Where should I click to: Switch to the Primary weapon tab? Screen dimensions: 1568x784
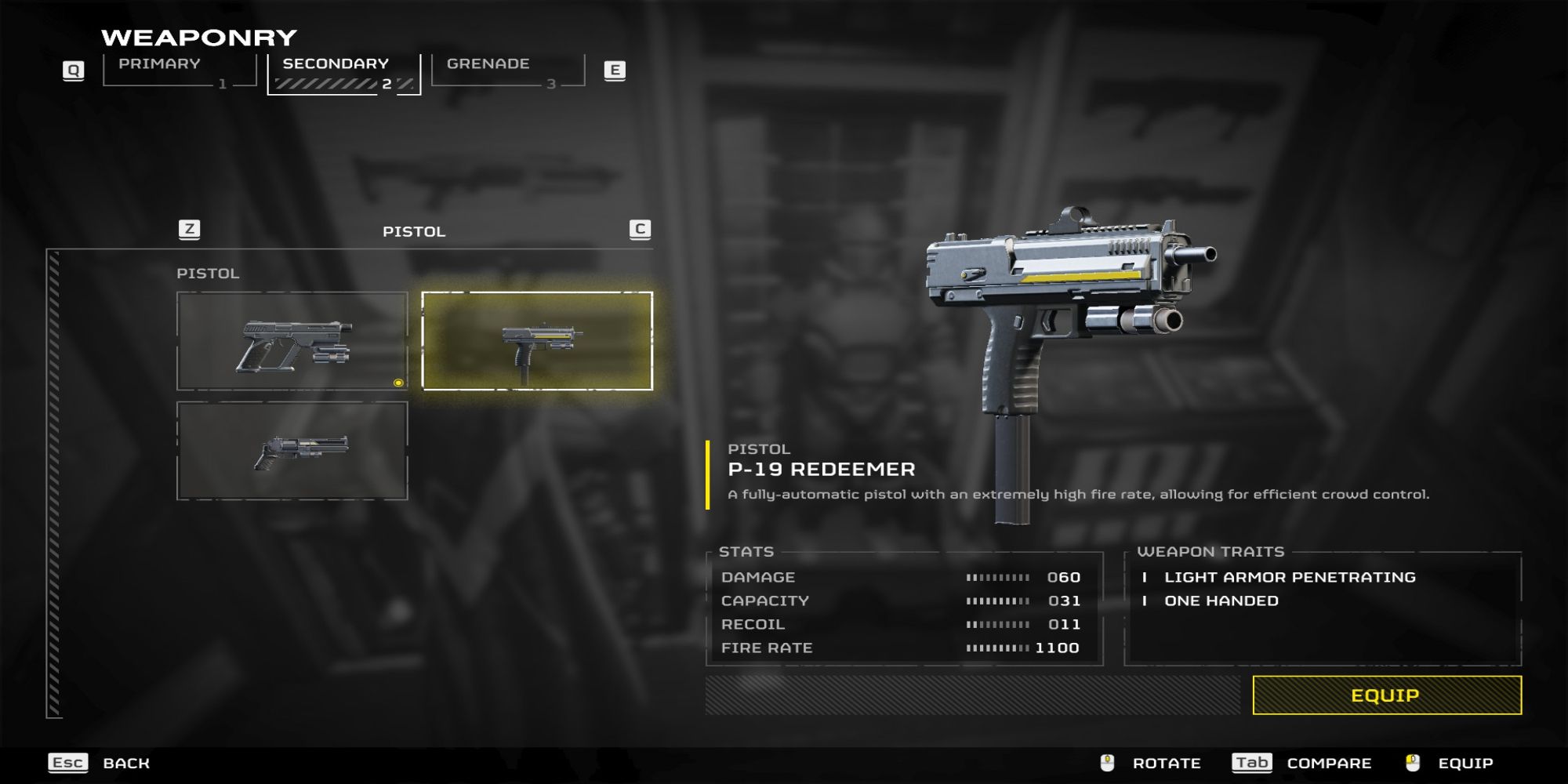[x=179, y=71]
